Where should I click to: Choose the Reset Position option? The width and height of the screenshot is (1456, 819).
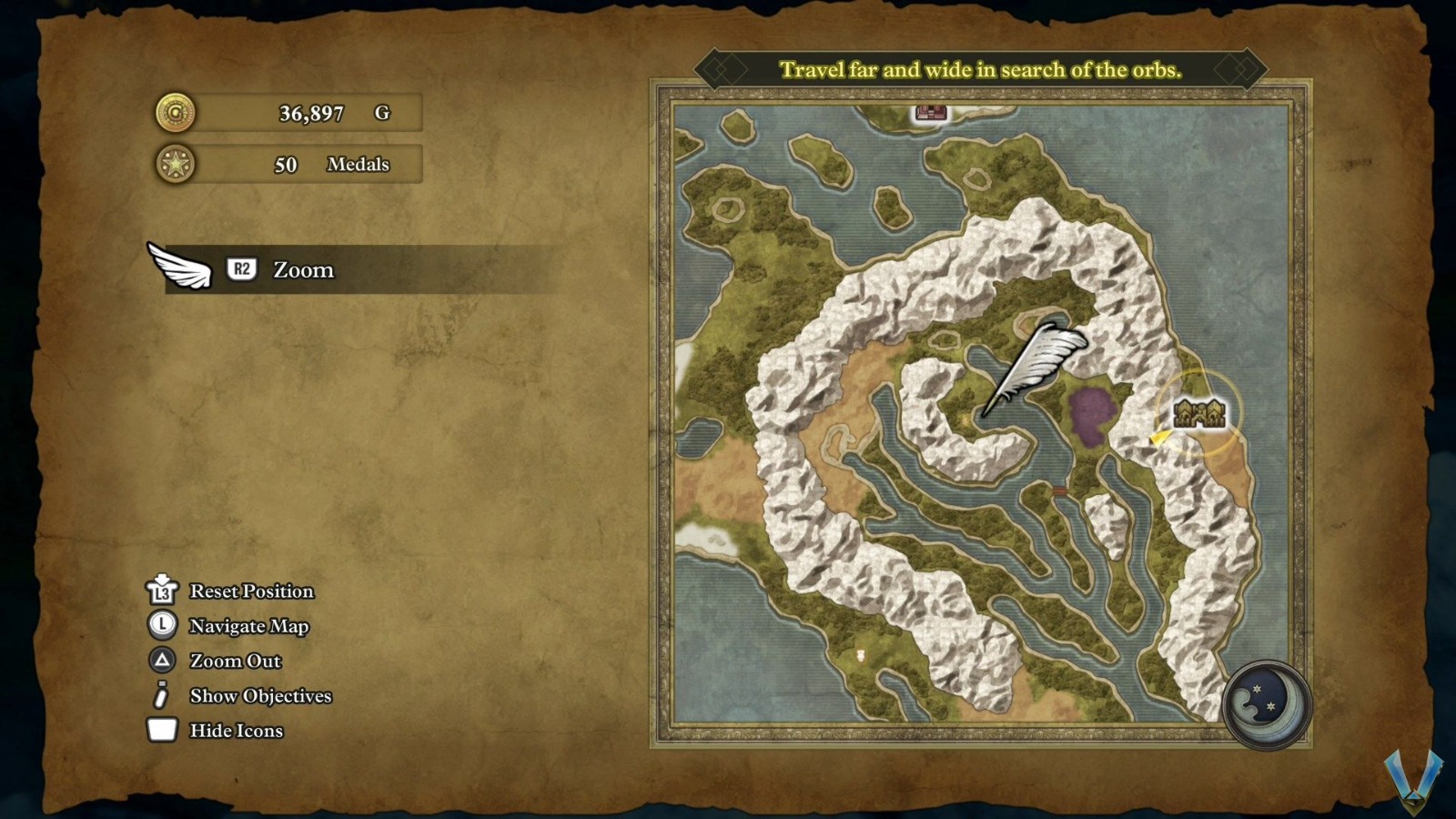[251, 591]
